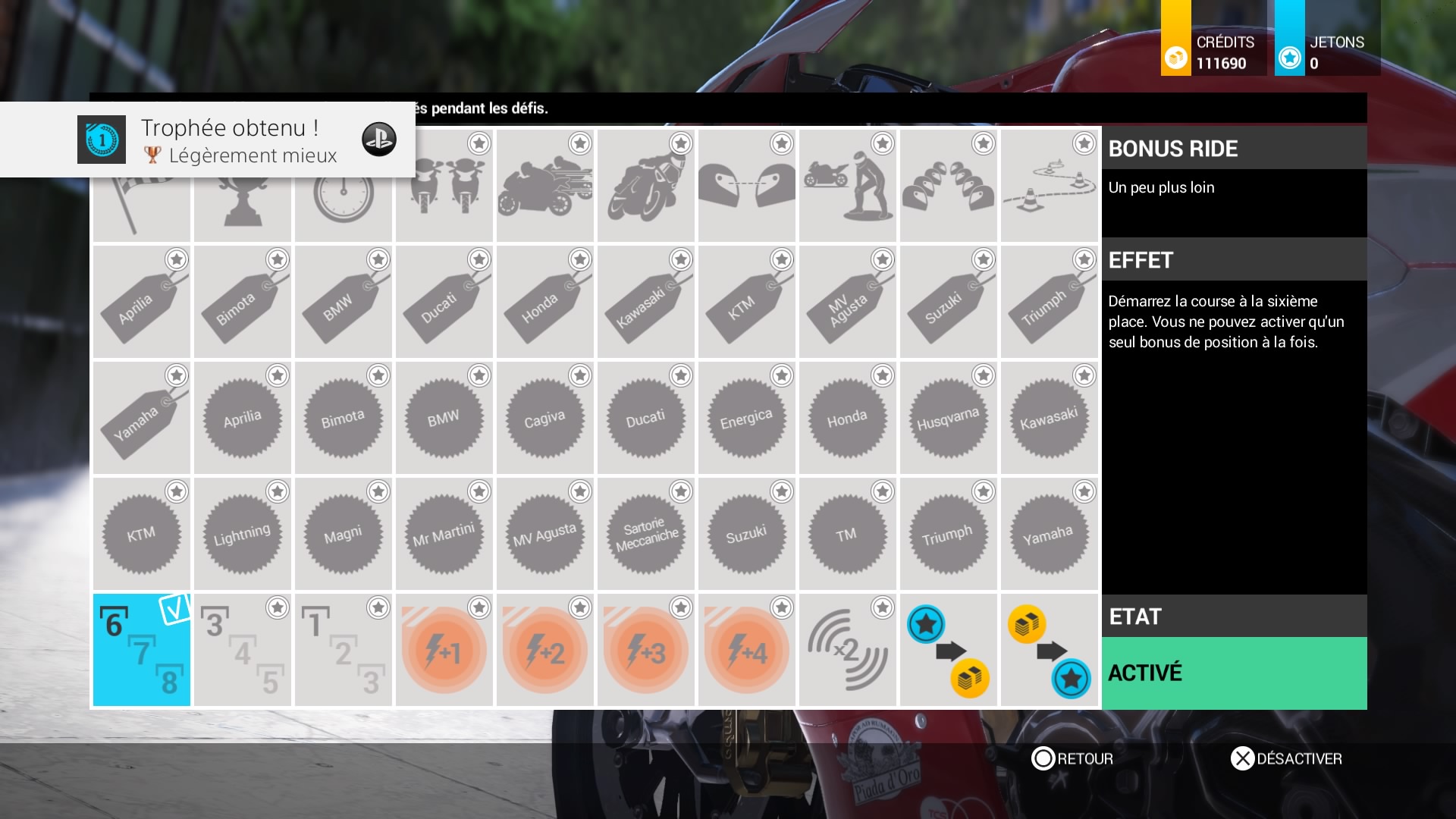Select the 3-4-5 start position bonus
Image resolution: width=1456 pixels, height=819 pixels.
[243, 650]
